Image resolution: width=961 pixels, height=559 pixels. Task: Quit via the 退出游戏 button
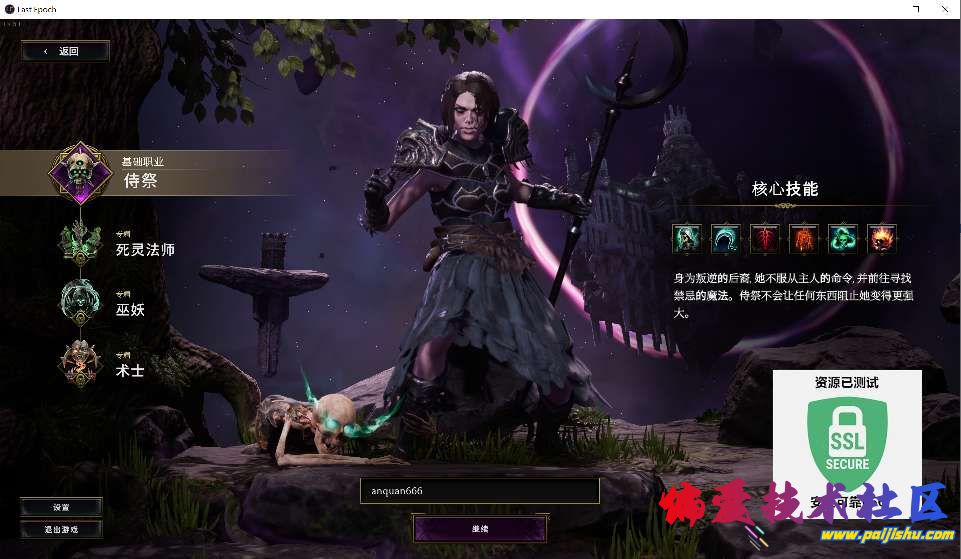point(61,529)
